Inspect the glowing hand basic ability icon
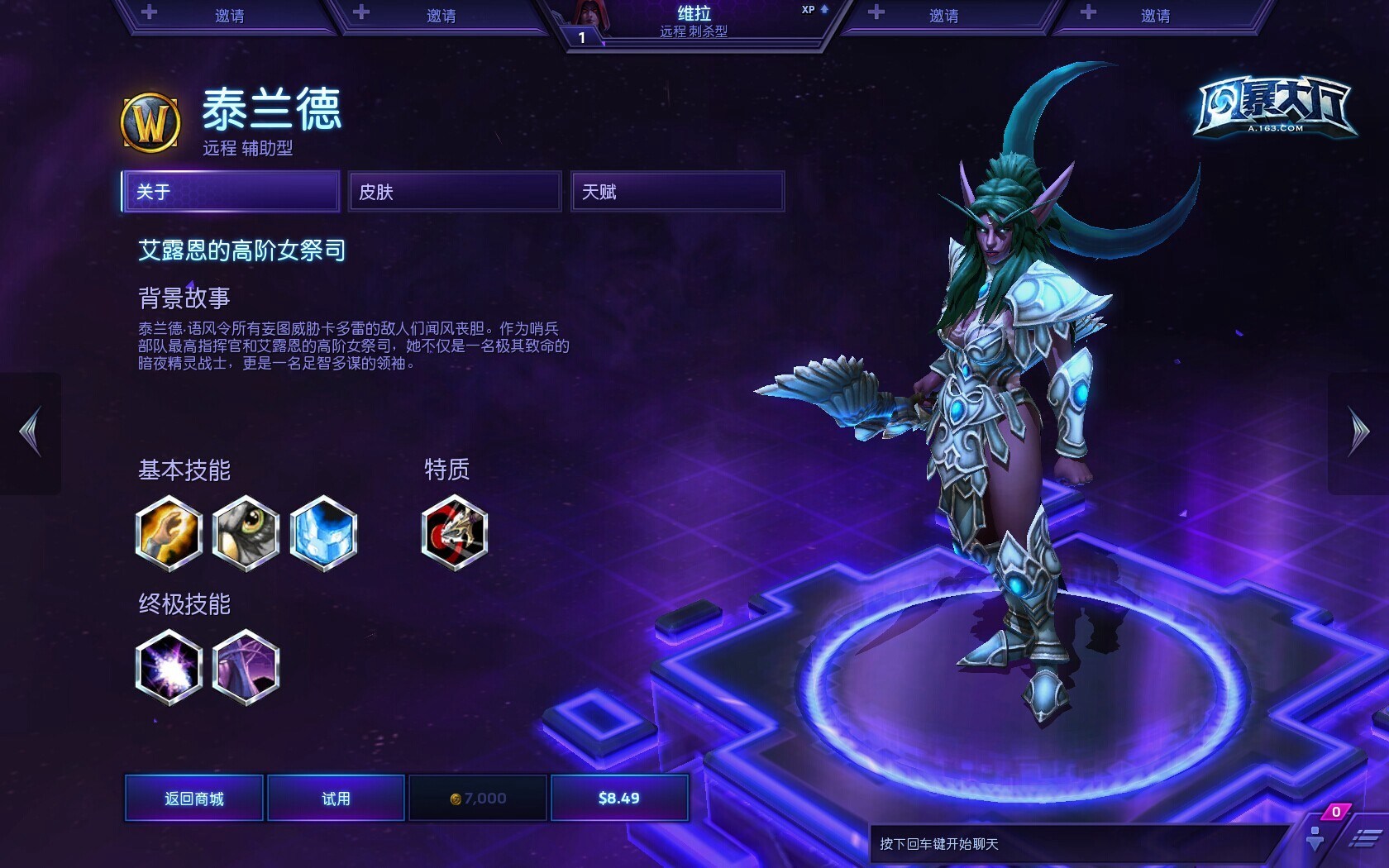This screenshot has width=1389, height=868. (x=169, y=533)
